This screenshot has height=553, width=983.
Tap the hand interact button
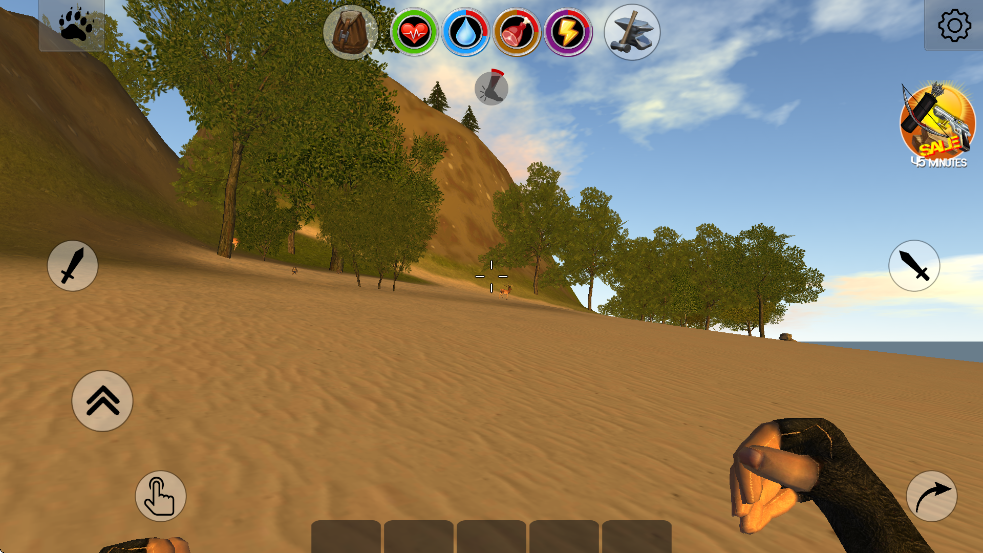coord(161,496)
